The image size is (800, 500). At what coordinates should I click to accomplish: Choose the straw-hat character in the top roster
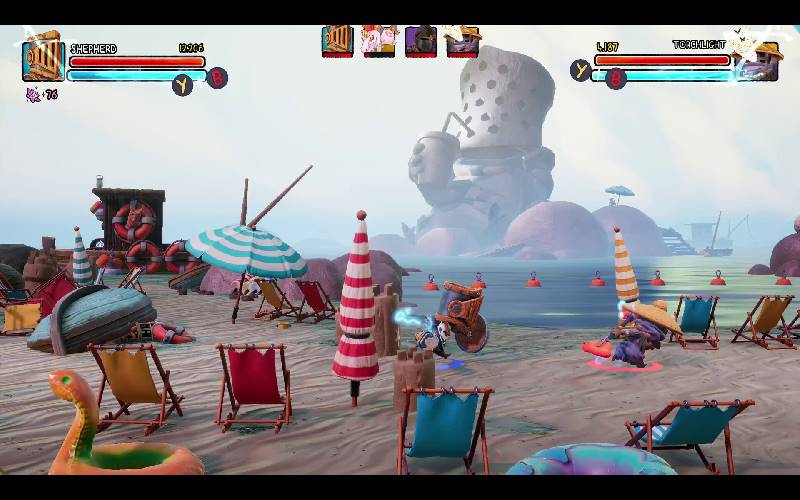pyautogui.click(x=462, y=41)
